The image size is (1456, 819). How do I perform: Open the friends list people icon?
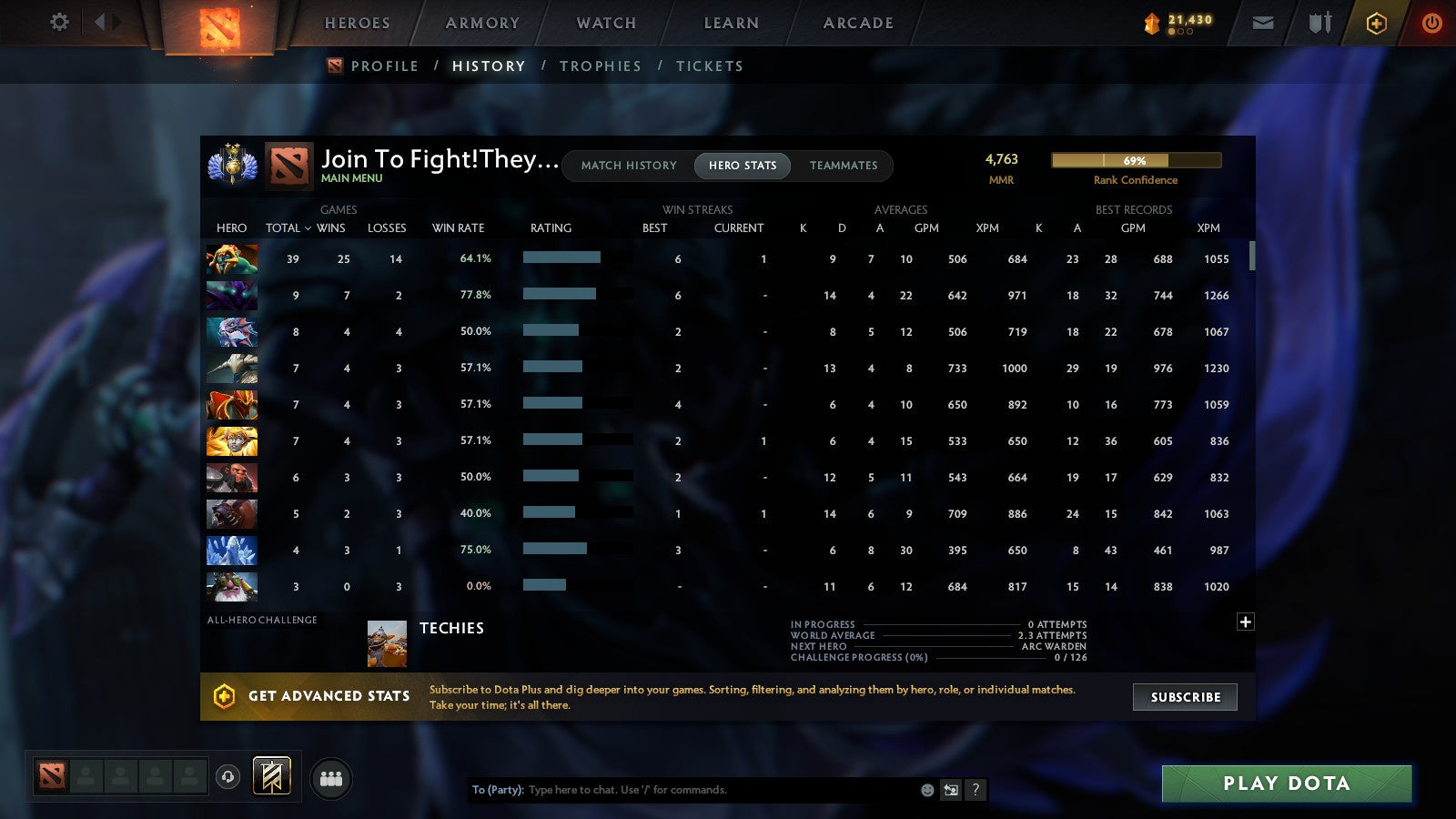tap(332, 778)
